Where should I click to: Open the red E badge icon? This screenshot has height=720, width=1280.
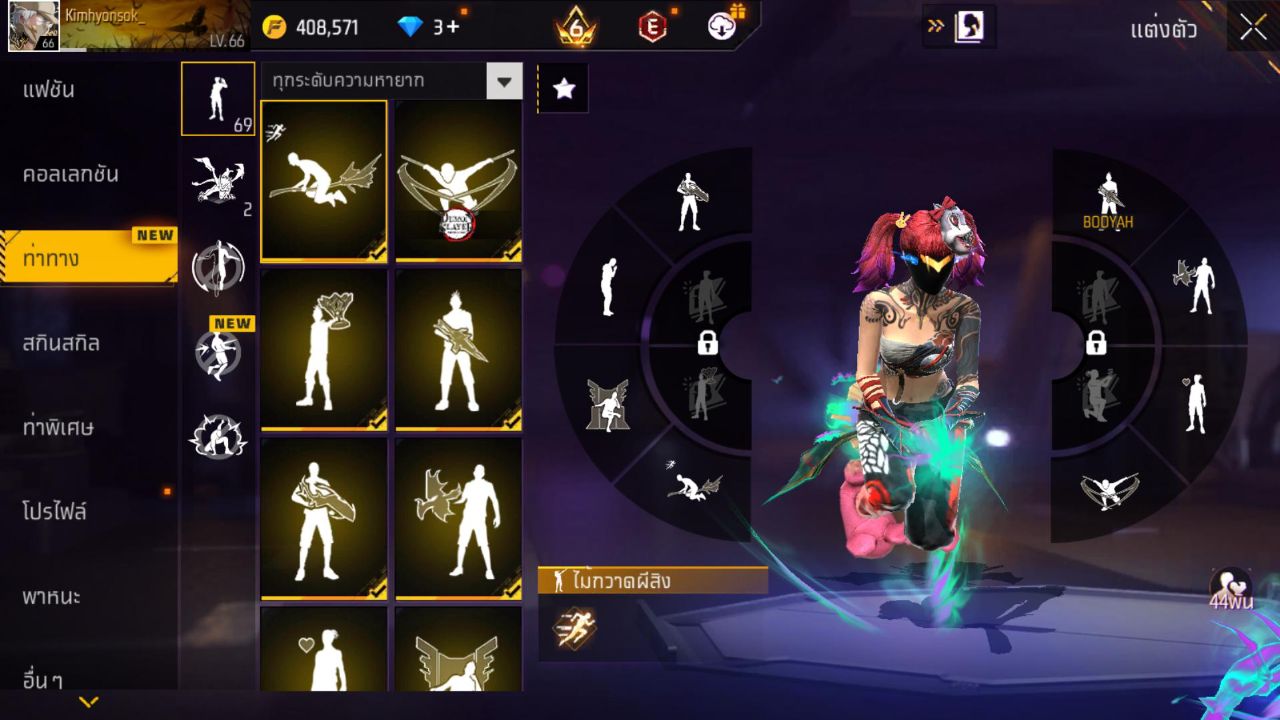(x=652, y=27)
